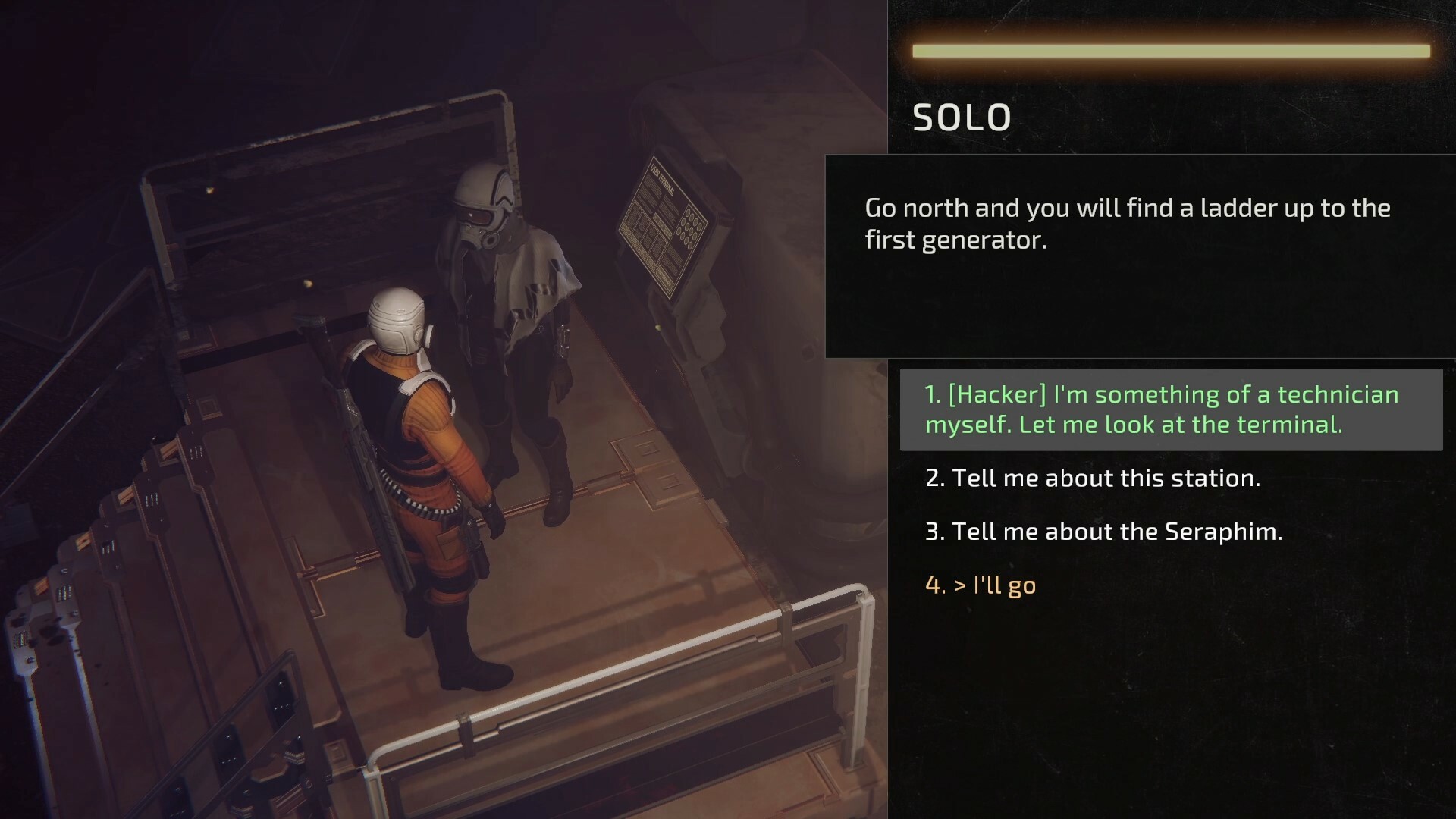The image size is (1456, 819).
Task: Choose "Tell me about this station" reply
Action: [x=1094, y=478]
